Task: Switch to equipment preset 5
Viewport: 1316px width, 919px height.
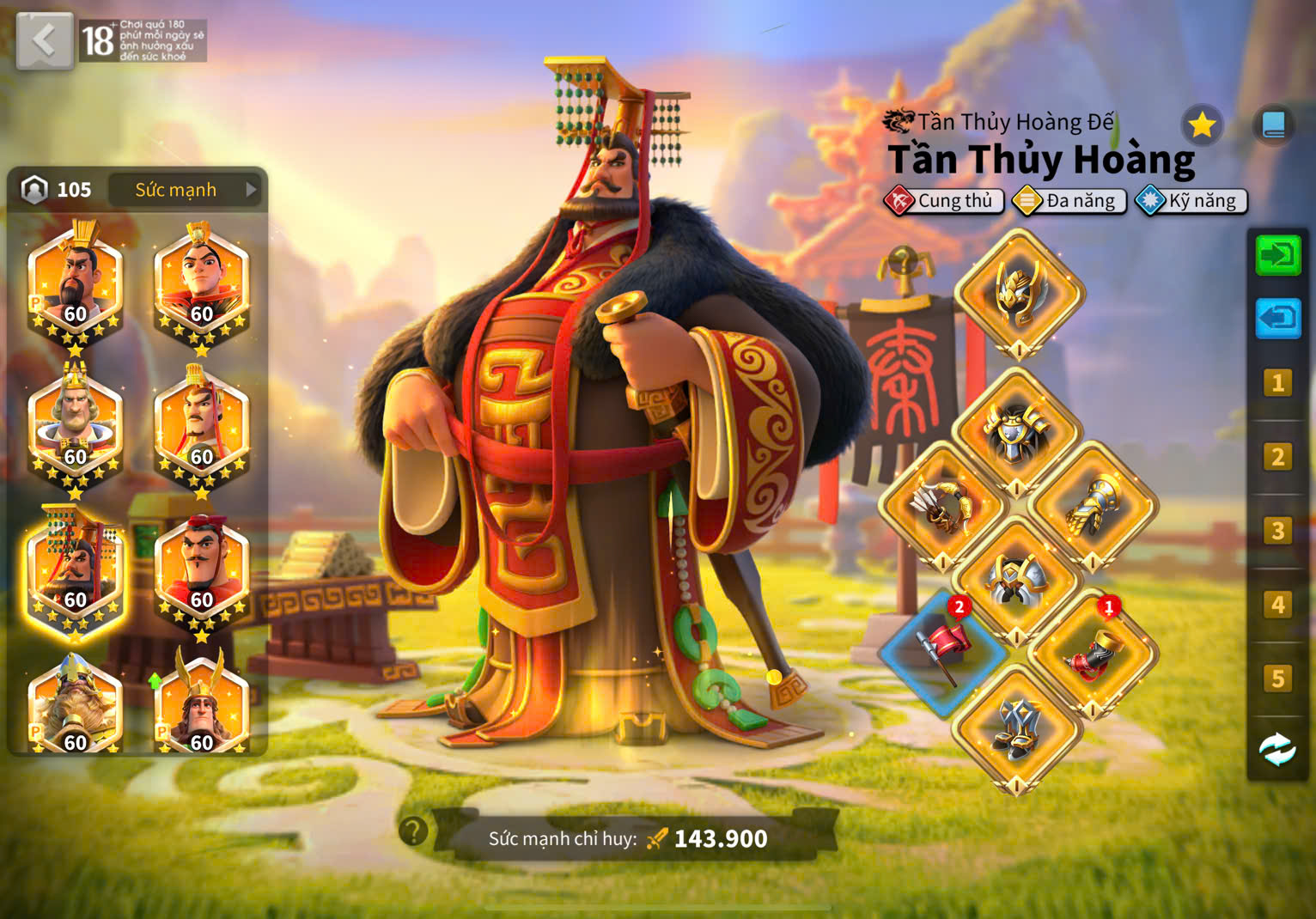Action: (x=1277, y=679)
